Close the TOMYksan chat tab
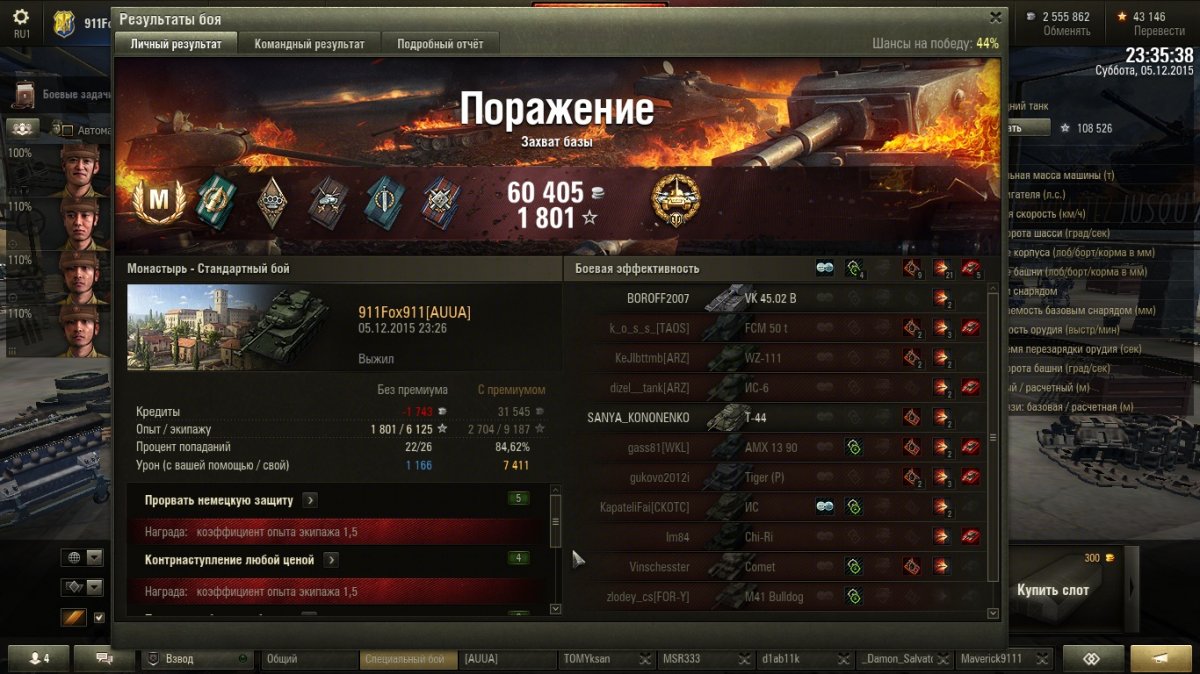This screenshot has height=674, width=1200. [x=643, y=659]
